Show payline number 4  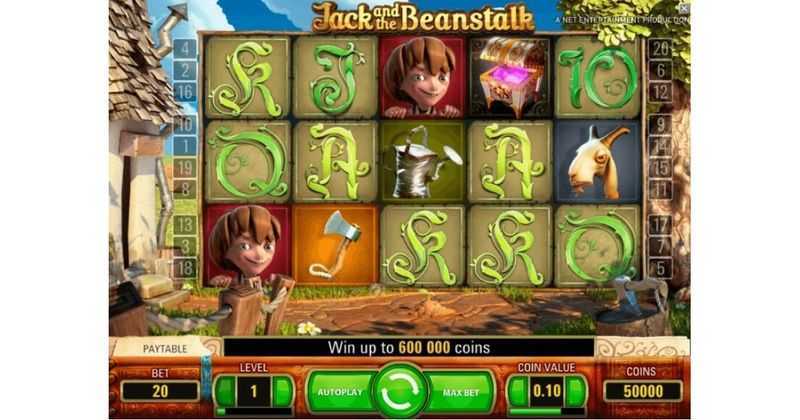click(186, 49)
